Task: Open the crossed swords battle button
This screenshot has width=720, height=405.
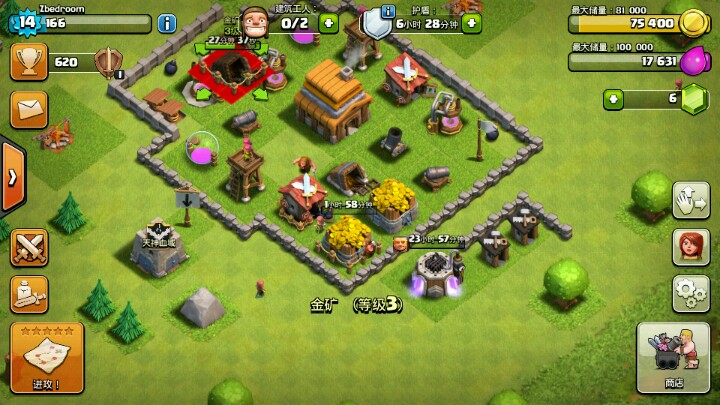Action: click(29, 246)
